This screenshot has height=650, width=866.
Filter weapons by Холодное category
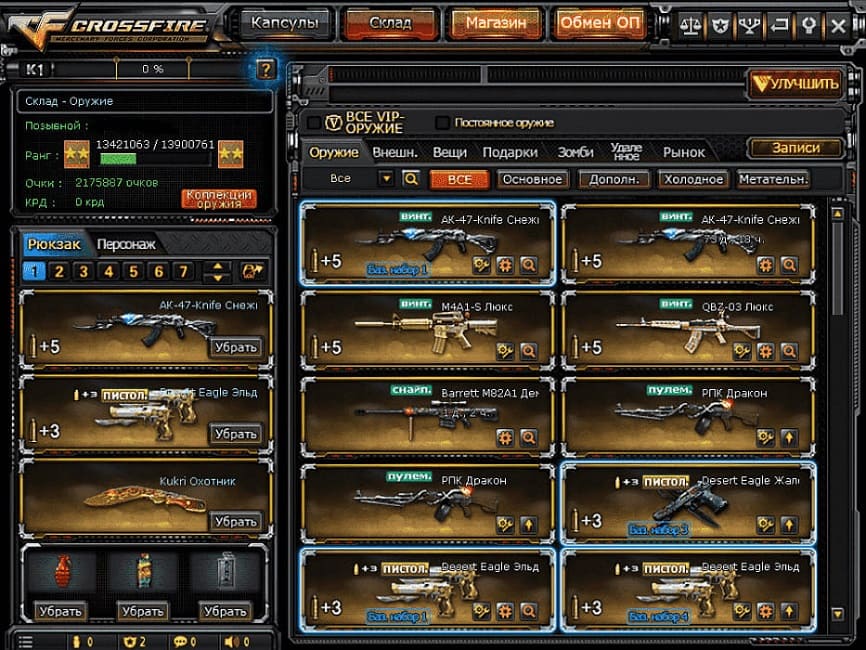click(x=692, y=180)
